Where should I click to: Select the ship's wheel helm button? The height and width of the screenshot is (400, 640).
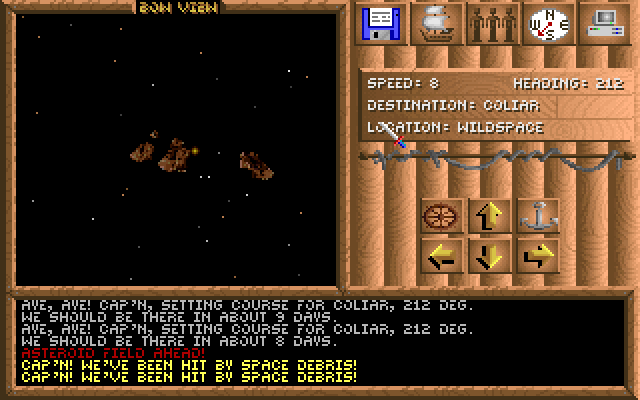click(x=441, y=215)
